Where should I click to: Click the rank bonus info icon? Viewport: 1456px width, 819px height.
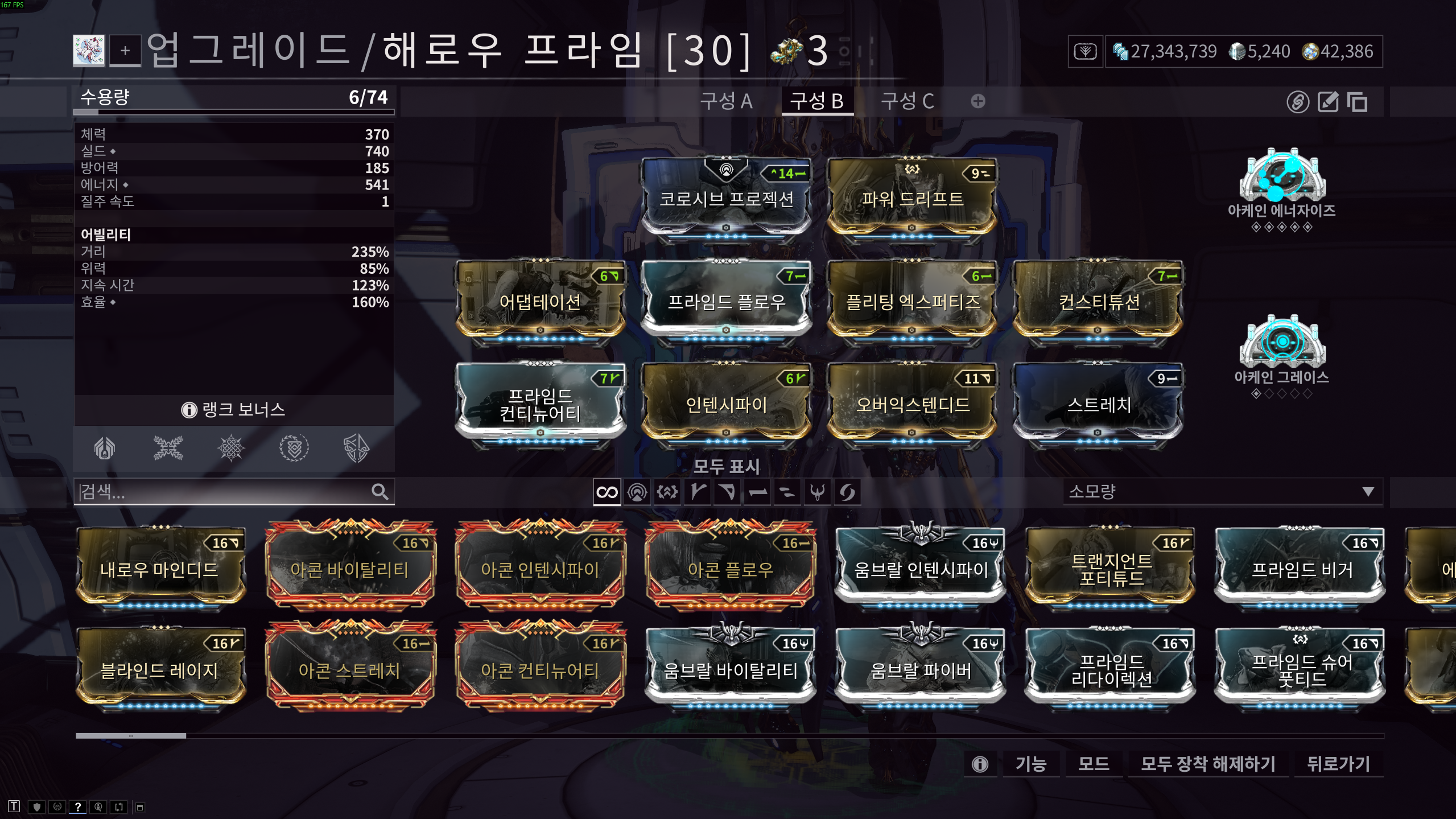coord(188,409)
